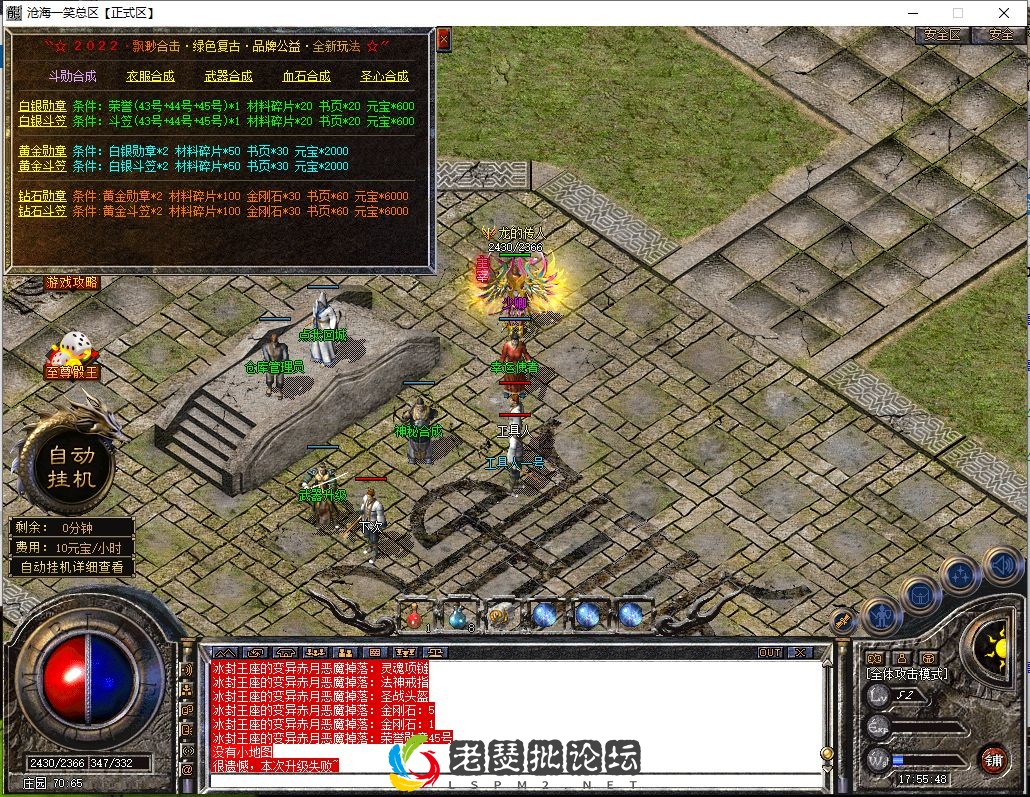Synthesize the 白银勋章 item
Viewport: 1030px width, 797px height.
[42, 106]
